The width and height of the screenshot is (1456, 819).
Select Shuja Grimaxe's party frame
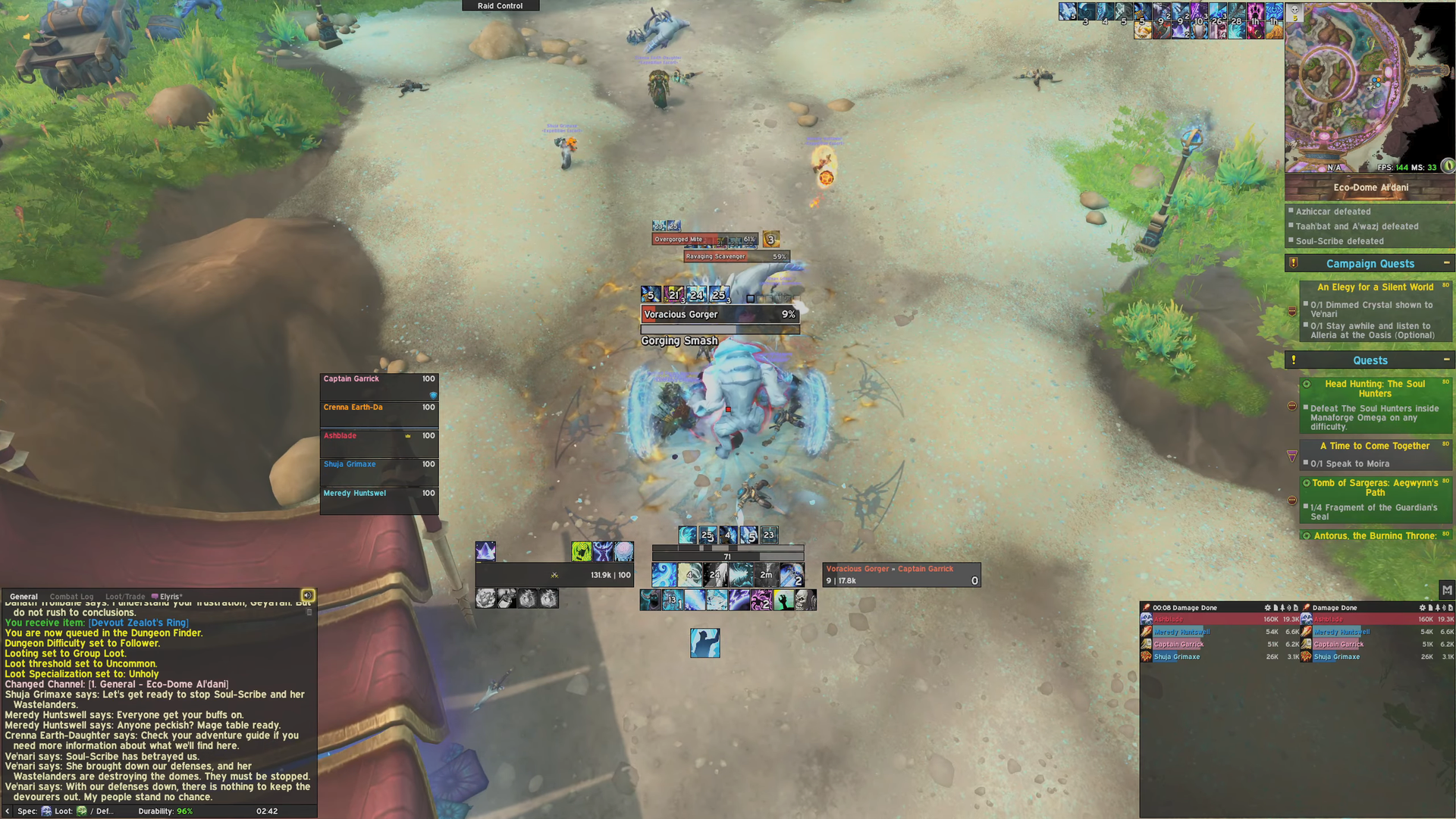[378, 472]
